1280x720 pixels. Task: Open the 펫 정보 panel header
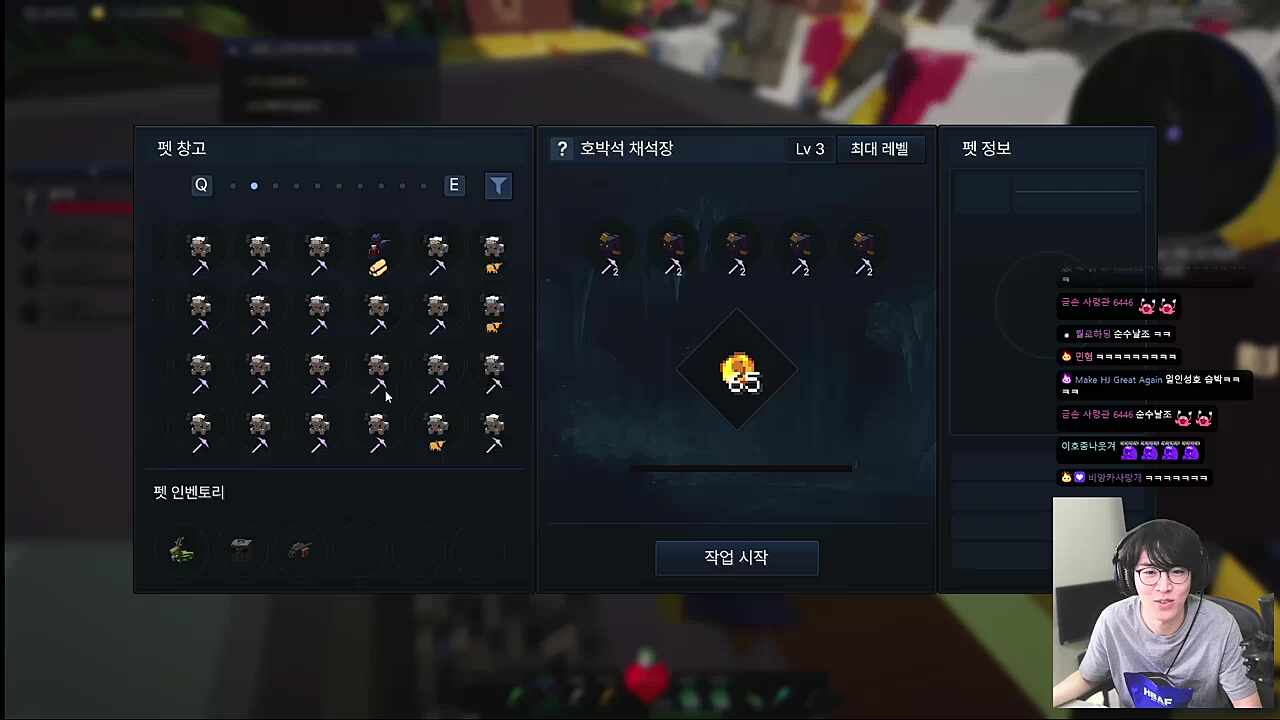pos(986,148)
